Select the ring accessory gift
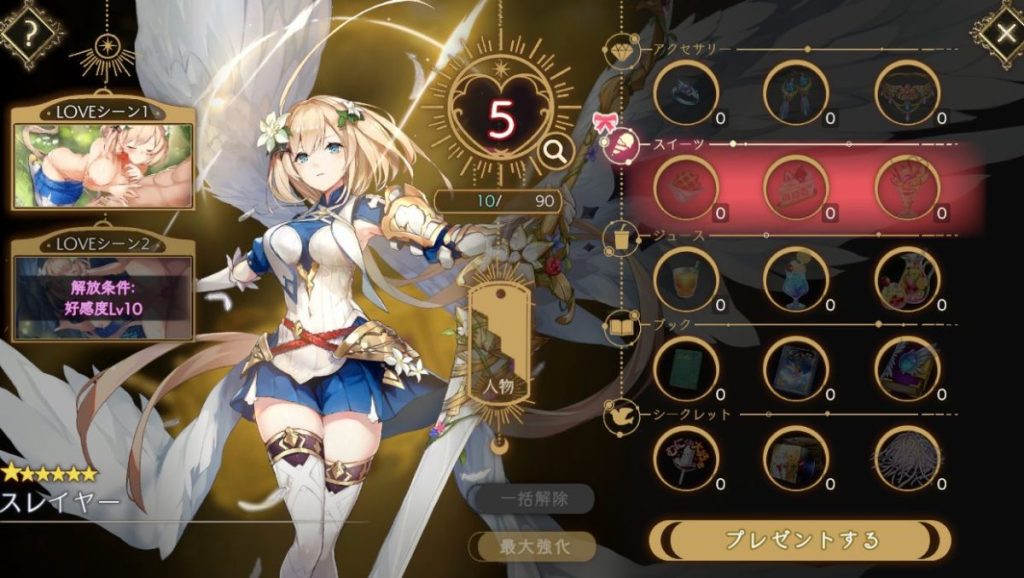Viewport: 1024px width, 578px height. 686,93
